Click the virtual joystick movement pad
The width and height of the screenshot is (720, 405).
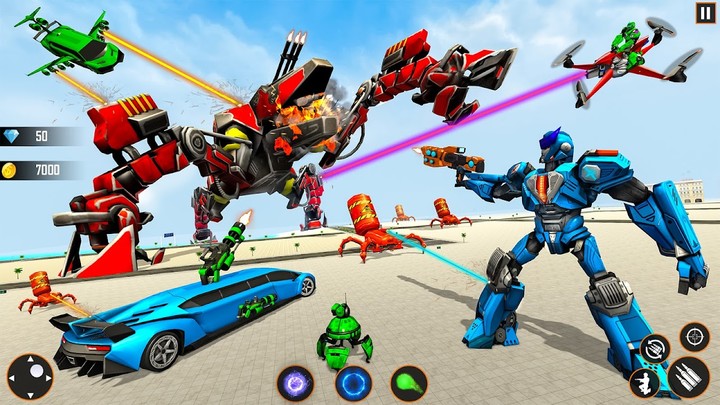31,376
